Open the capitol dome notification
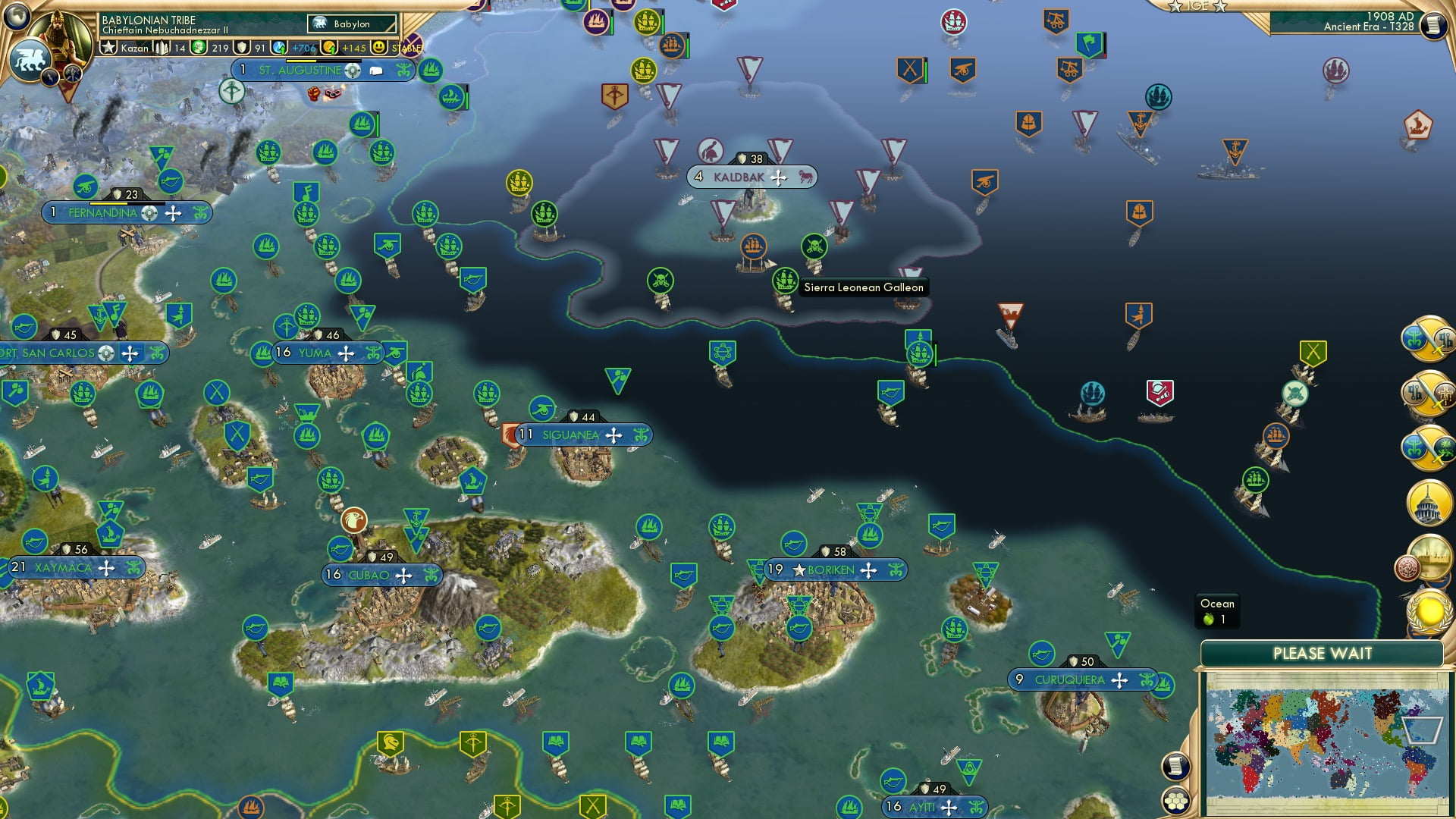The height and width of the screenshot is (819, 1456). tap(1429, 503)
